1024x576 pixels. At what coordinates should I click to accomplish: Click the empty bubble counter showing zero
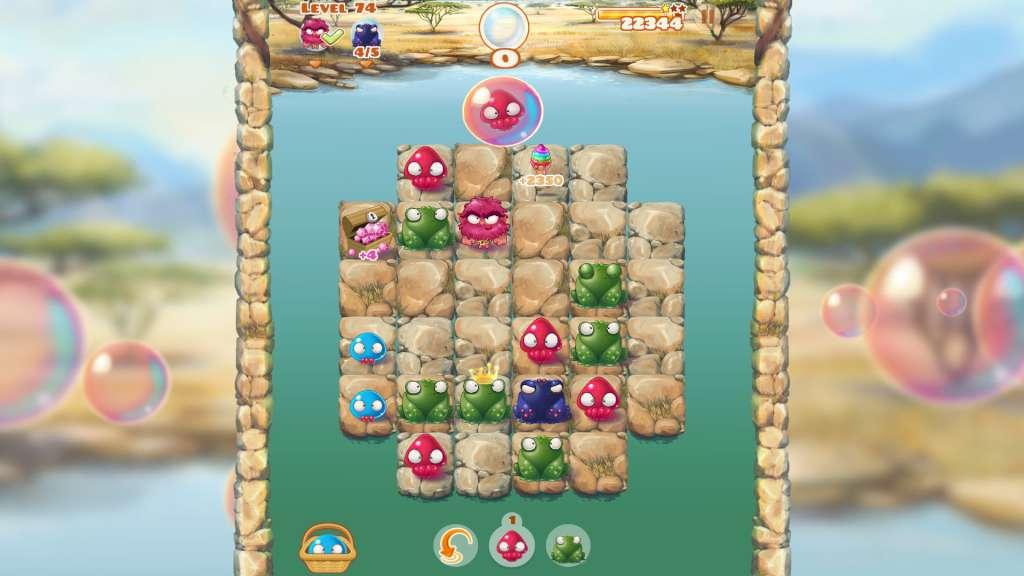click(504, 30)
